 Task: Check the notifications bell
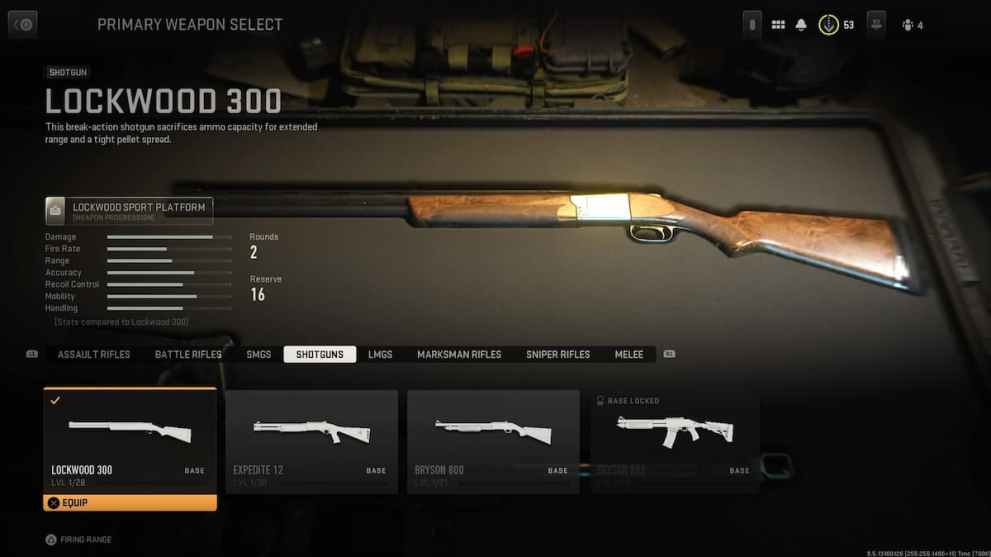801,25
